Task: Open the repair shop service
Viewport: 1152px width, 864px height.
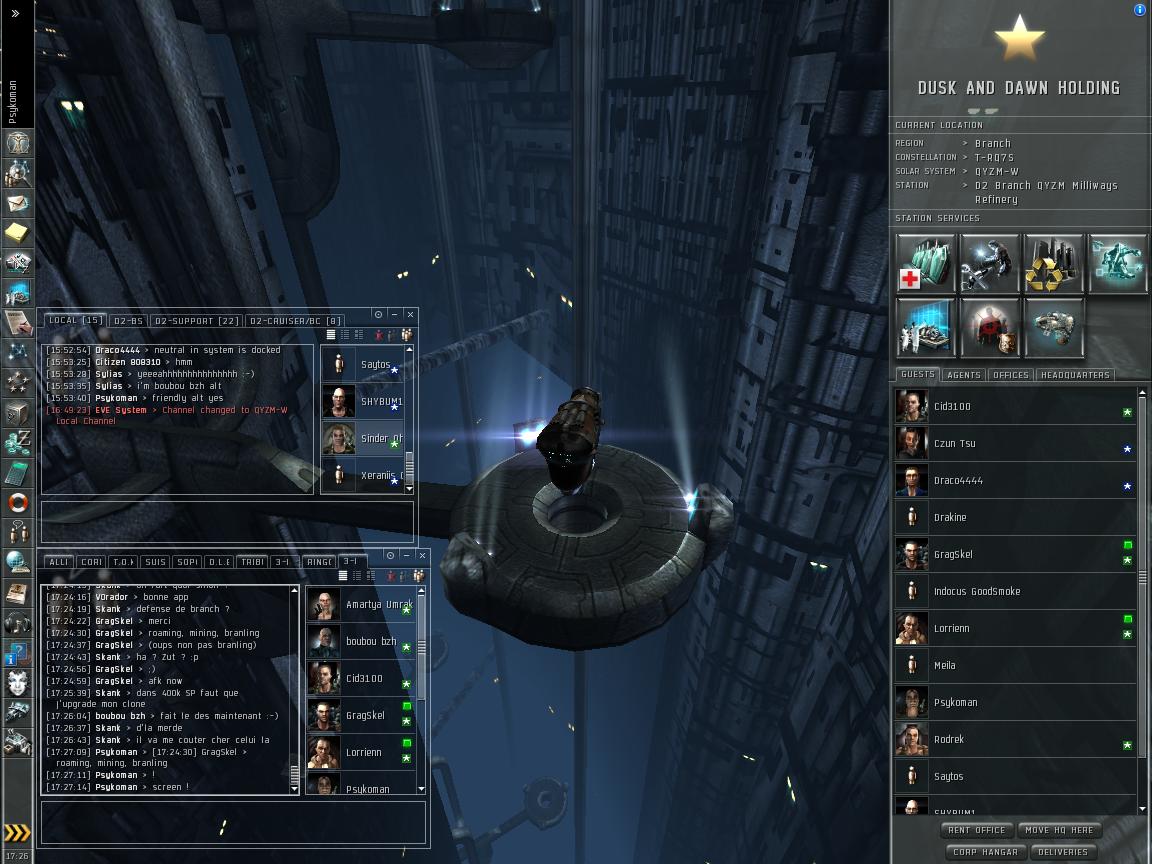Action: click(989, 264)
